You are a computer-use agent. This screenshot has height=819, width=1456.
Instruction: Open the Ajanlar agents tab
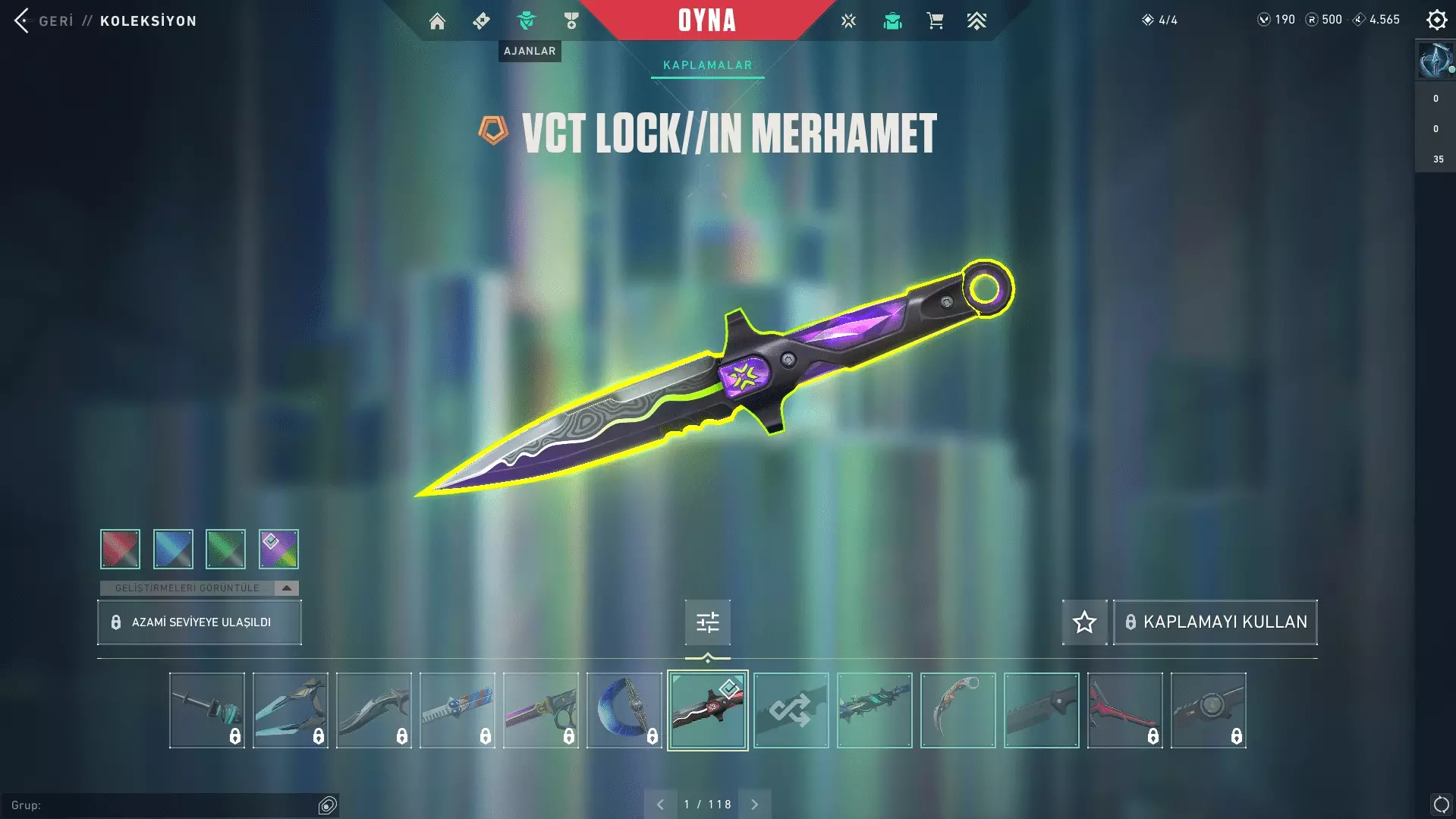pyautogui.click(x=526, y=21)
